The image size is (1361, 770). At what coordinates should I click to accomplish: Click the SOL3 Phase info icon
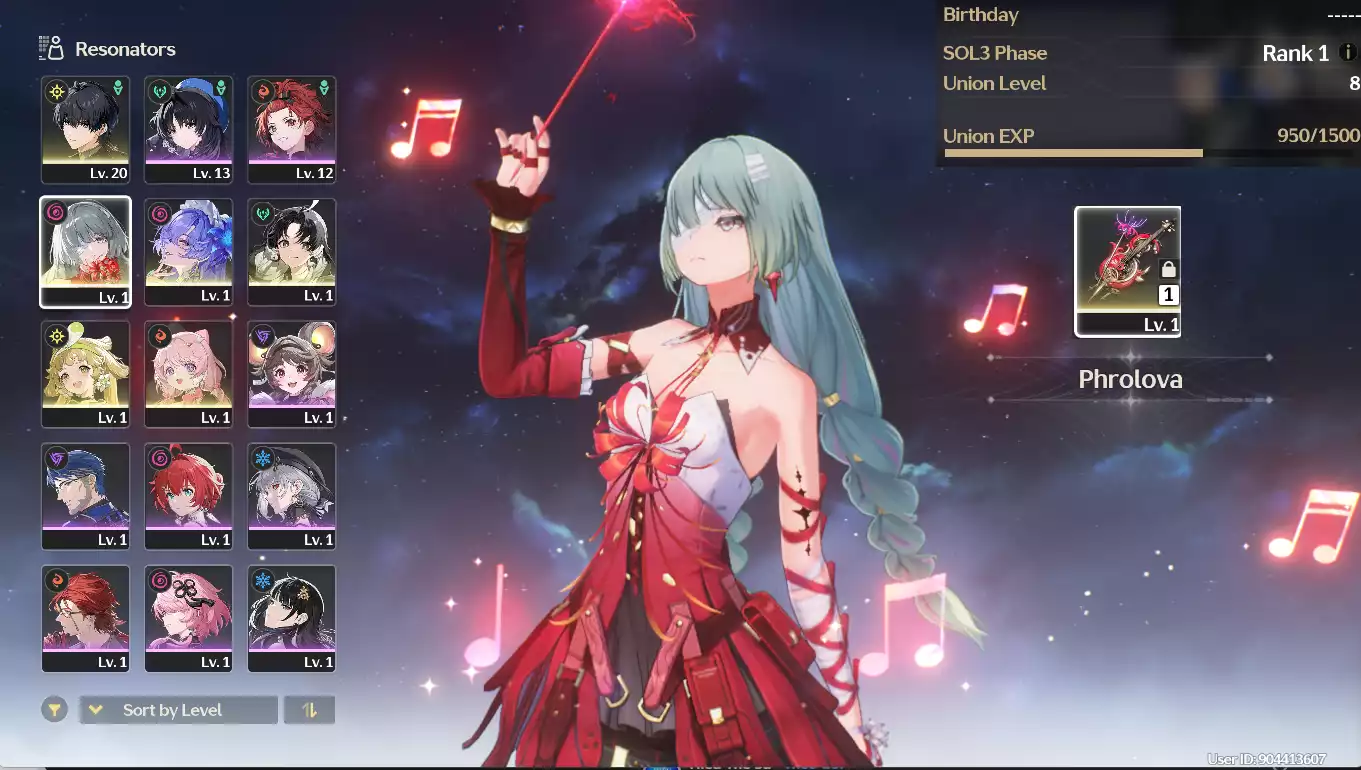pyautogui.click(x=1348, y=53)
